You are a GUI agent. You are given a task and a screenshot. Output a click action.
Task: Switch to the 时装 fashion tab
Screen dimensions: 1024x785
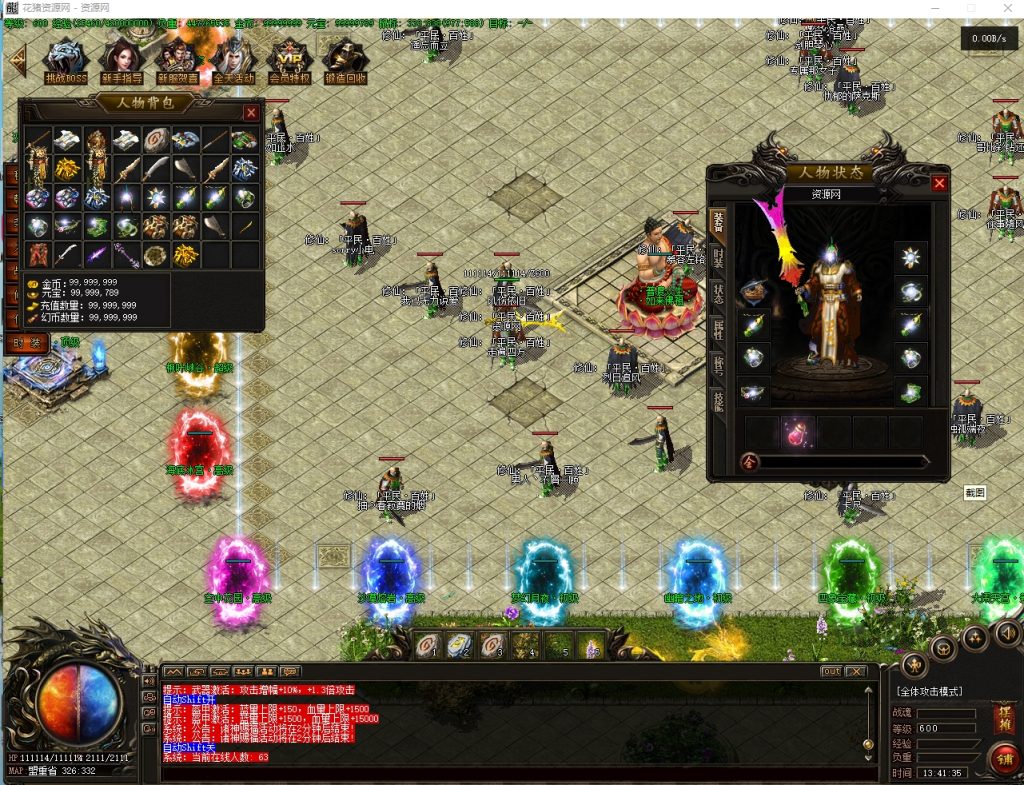pos(718,257)
